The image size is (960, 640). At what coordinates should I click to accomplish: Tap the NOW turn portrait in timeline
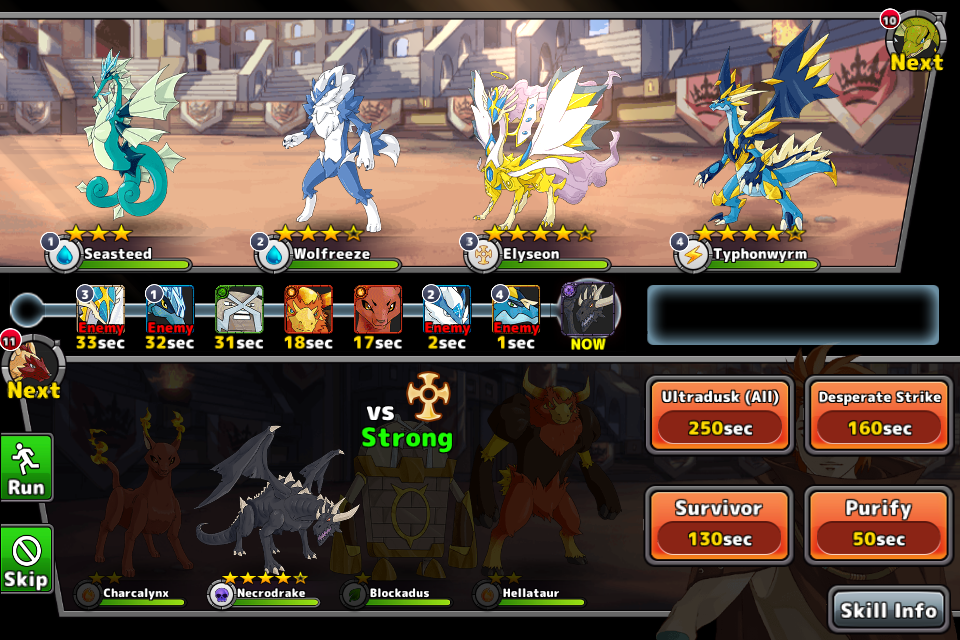[x=587, y=310]
